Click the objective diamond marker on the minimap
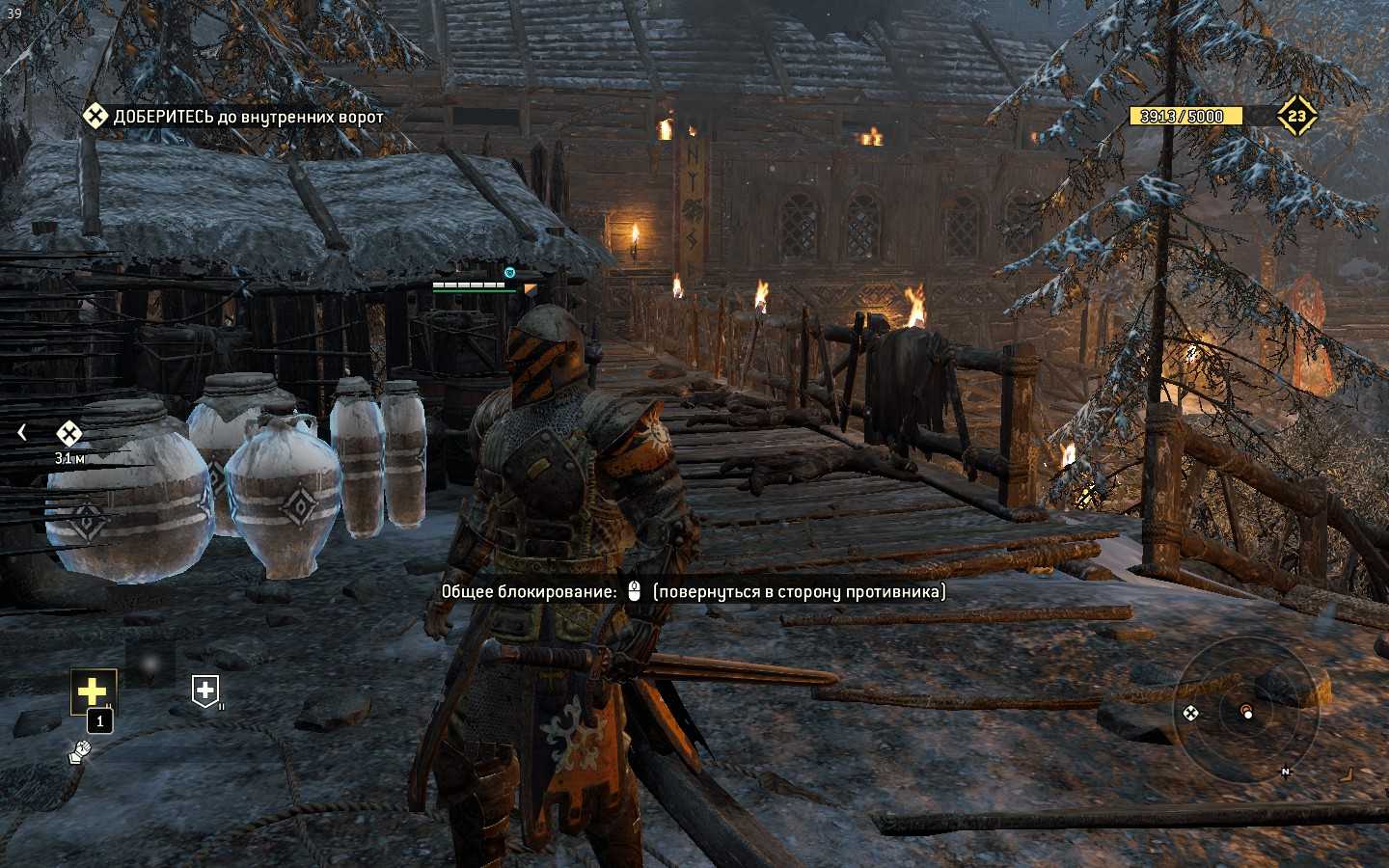 (x=1191, y=713)
